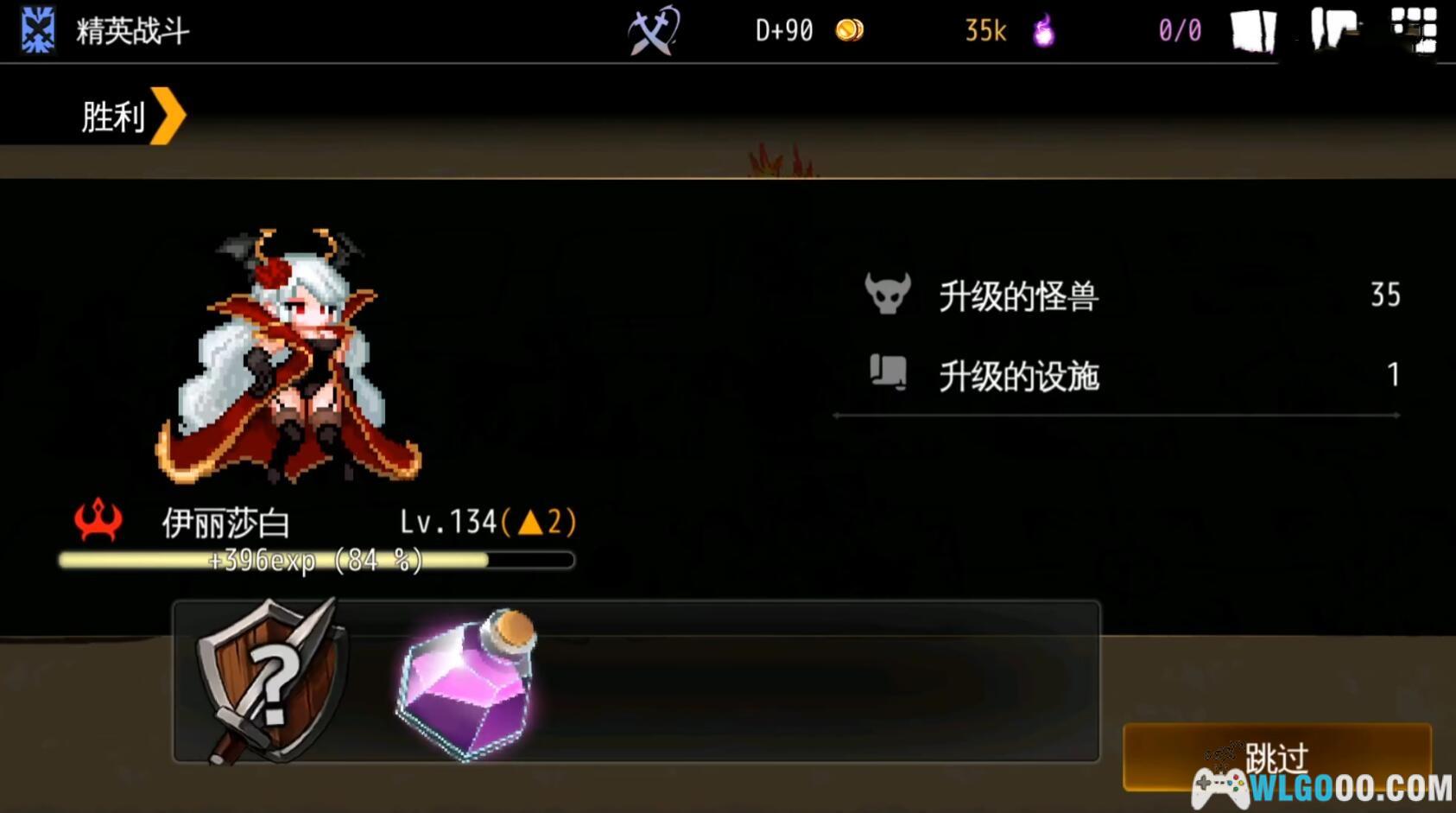The width and height of the screenshot is (1456, 813).
Task: Select the monster skull icon beside 升级的怪兽
Action: [889, 295]
